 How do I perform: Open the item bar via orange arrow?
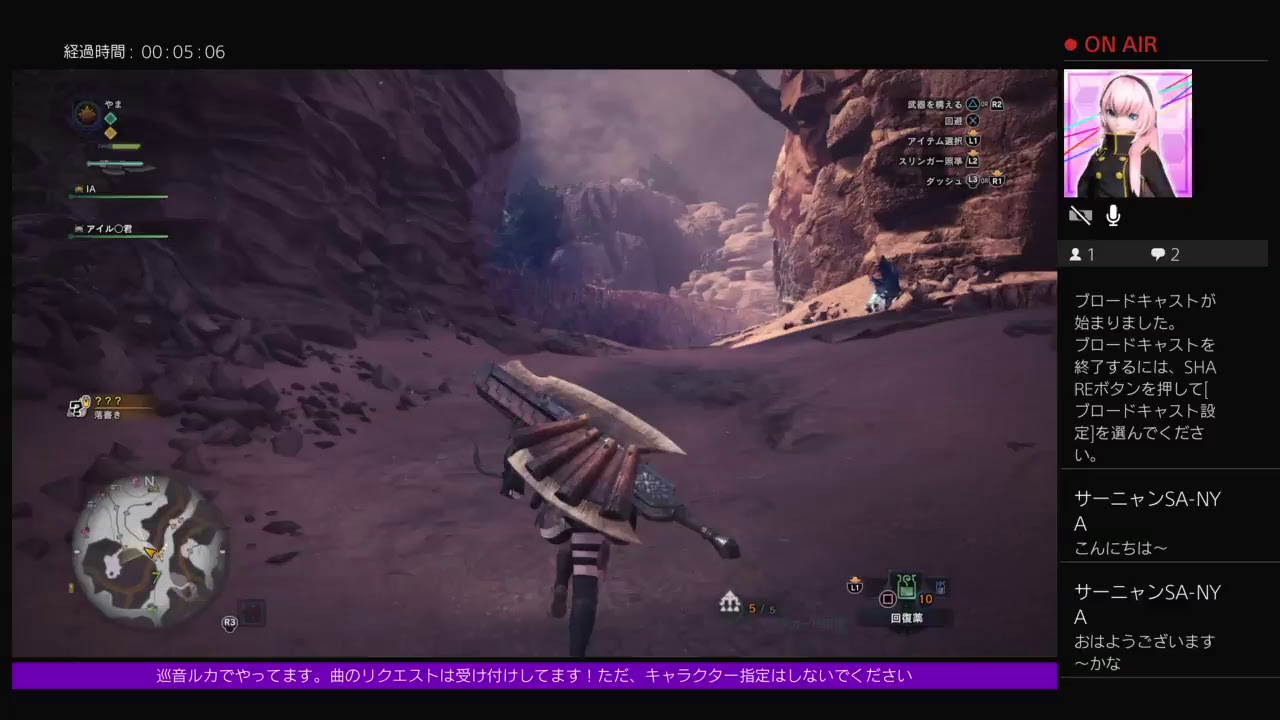pyautogui.click(x=856, y=578)
